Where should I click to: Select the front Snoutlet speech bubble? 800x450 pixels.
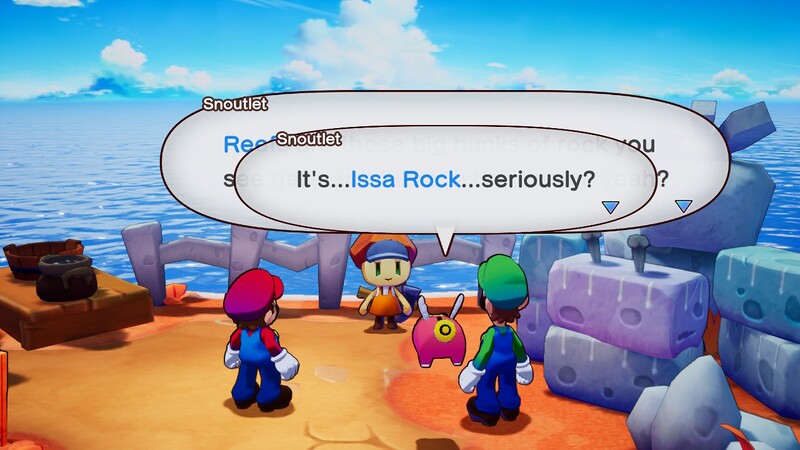click(x=445, y=180)
